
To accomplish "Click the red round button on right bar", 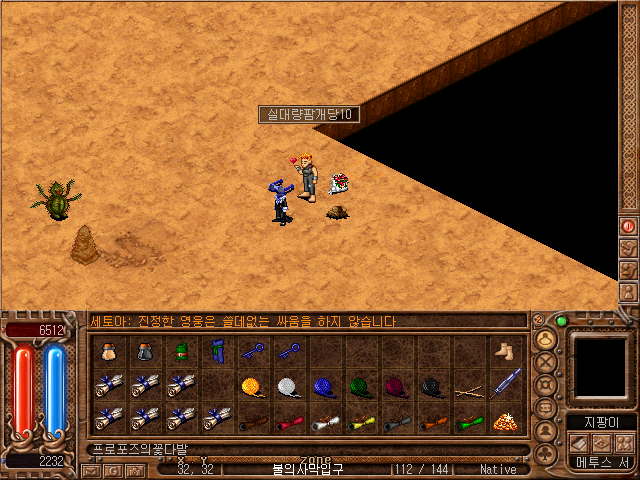I will click(628, 226).
